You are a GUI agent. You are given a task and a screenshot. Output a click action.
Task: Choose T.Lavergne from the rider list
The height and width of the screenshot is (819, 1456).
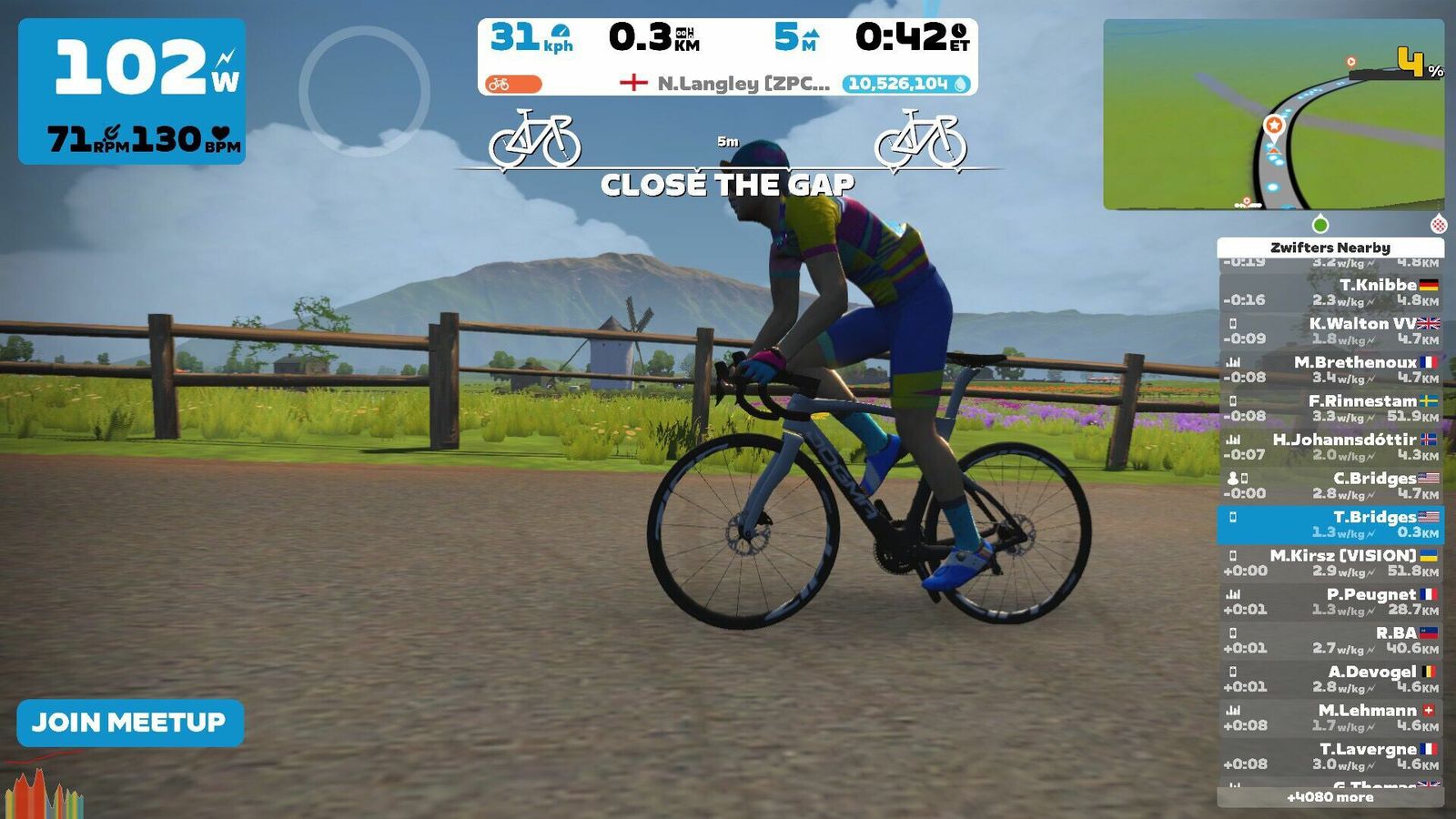1330,756
